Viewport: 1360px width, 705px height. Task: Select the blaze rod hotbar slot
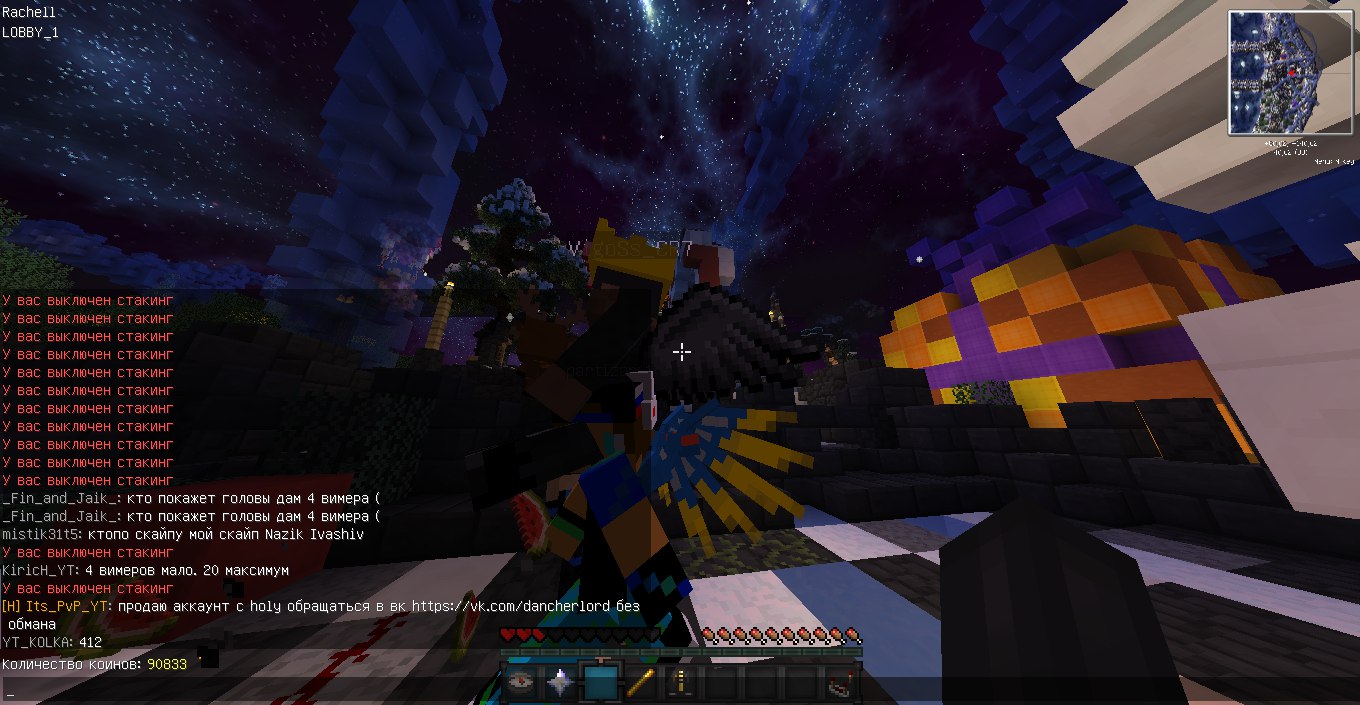tap(641, 683)
